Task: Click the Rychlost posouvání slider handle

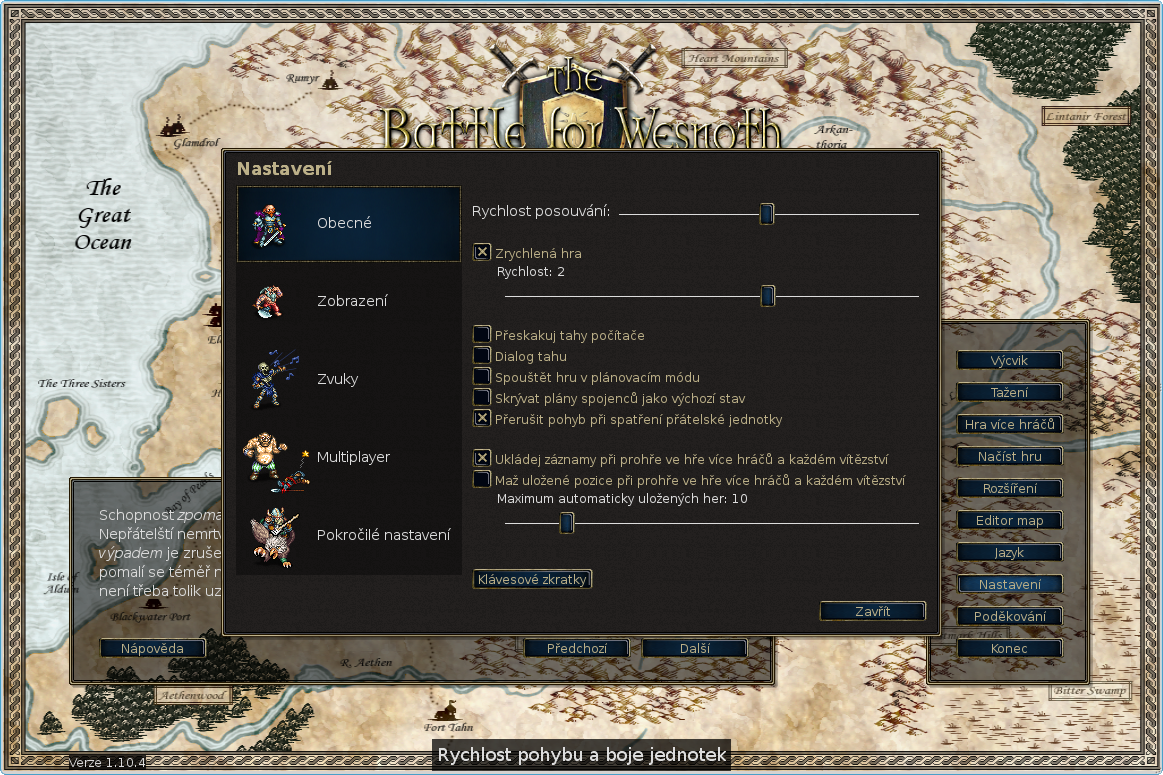Action: pyautogui.click(x=766, y=214)
